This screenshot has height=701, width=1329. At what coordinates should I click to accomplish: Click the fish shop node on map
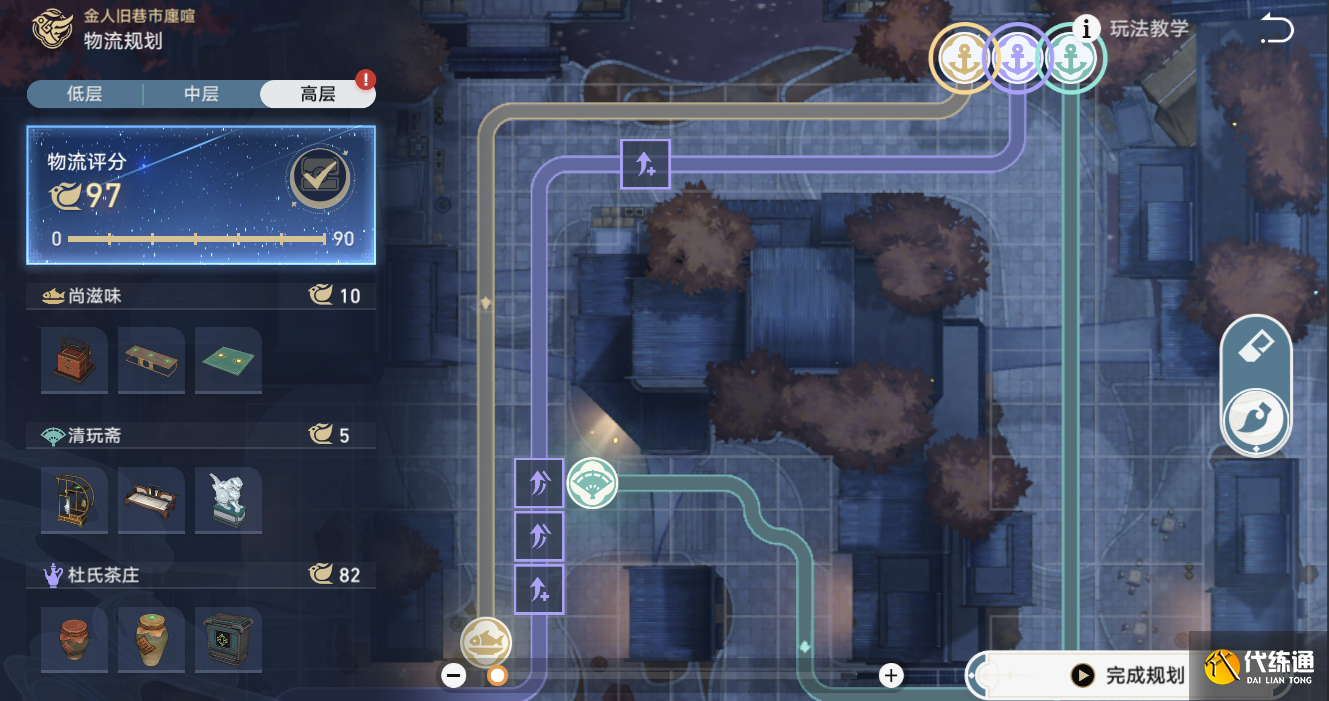pyautogui.click(x=486, y=642)
